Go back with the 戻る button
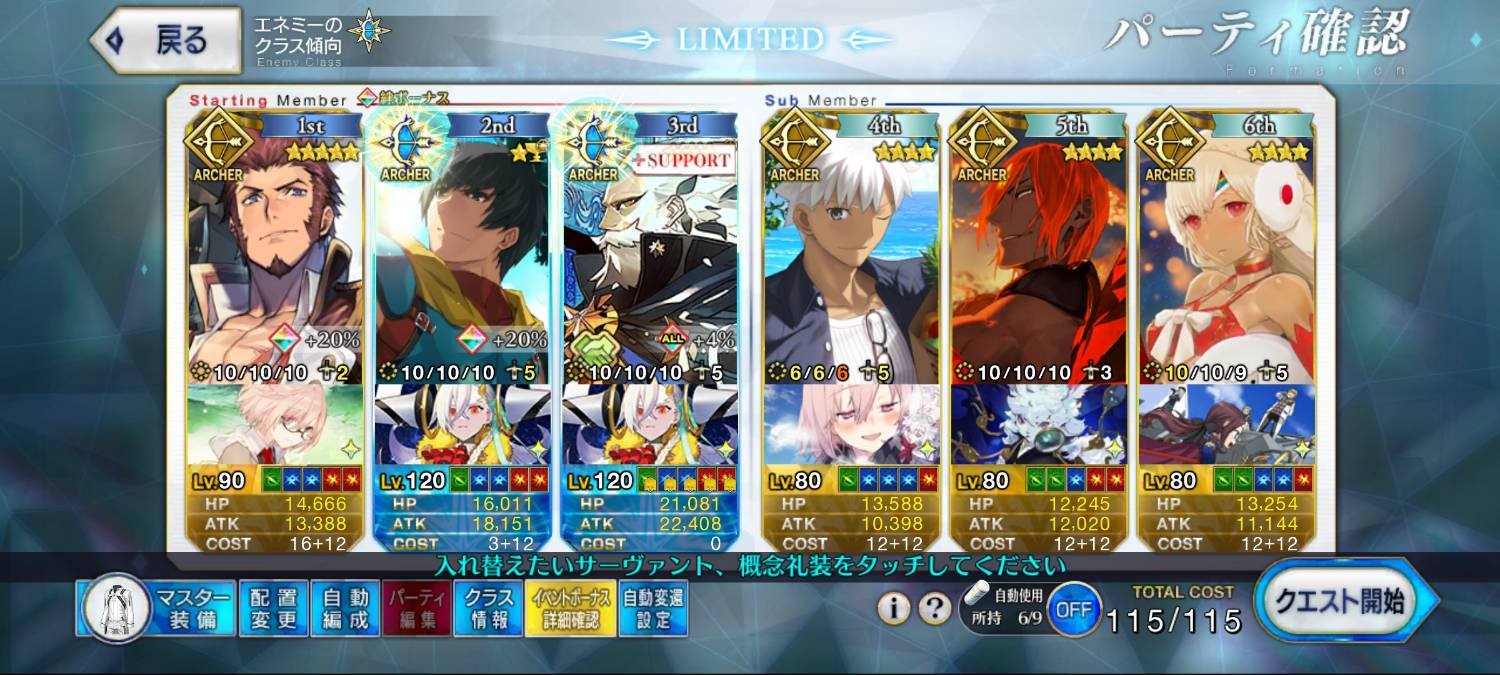Image resolution: width=1500 pixels, height=675 pixels. pos(166,41)
